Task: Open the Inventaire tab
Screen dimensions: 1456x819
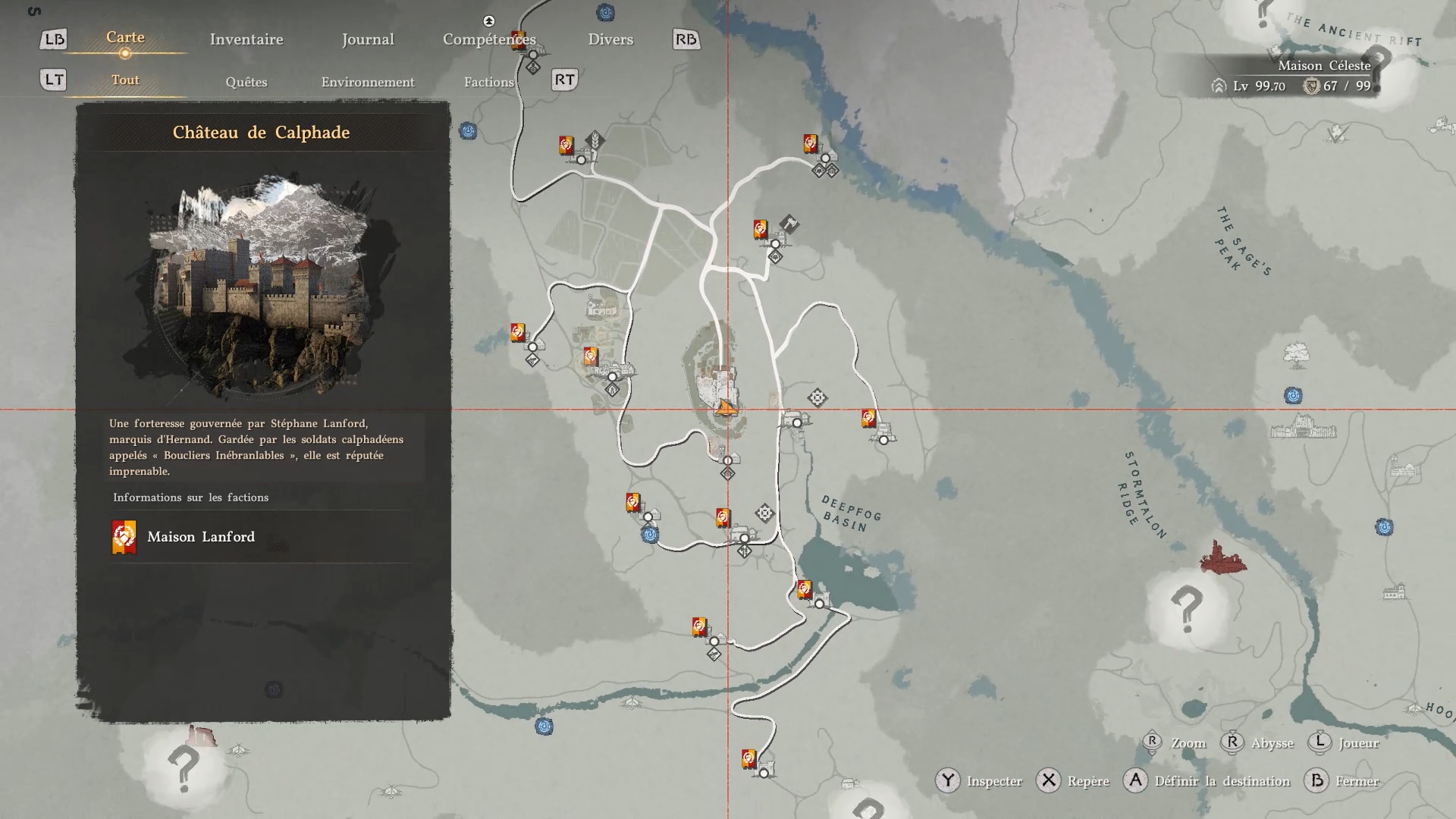Action: click(x=246, y=39)
